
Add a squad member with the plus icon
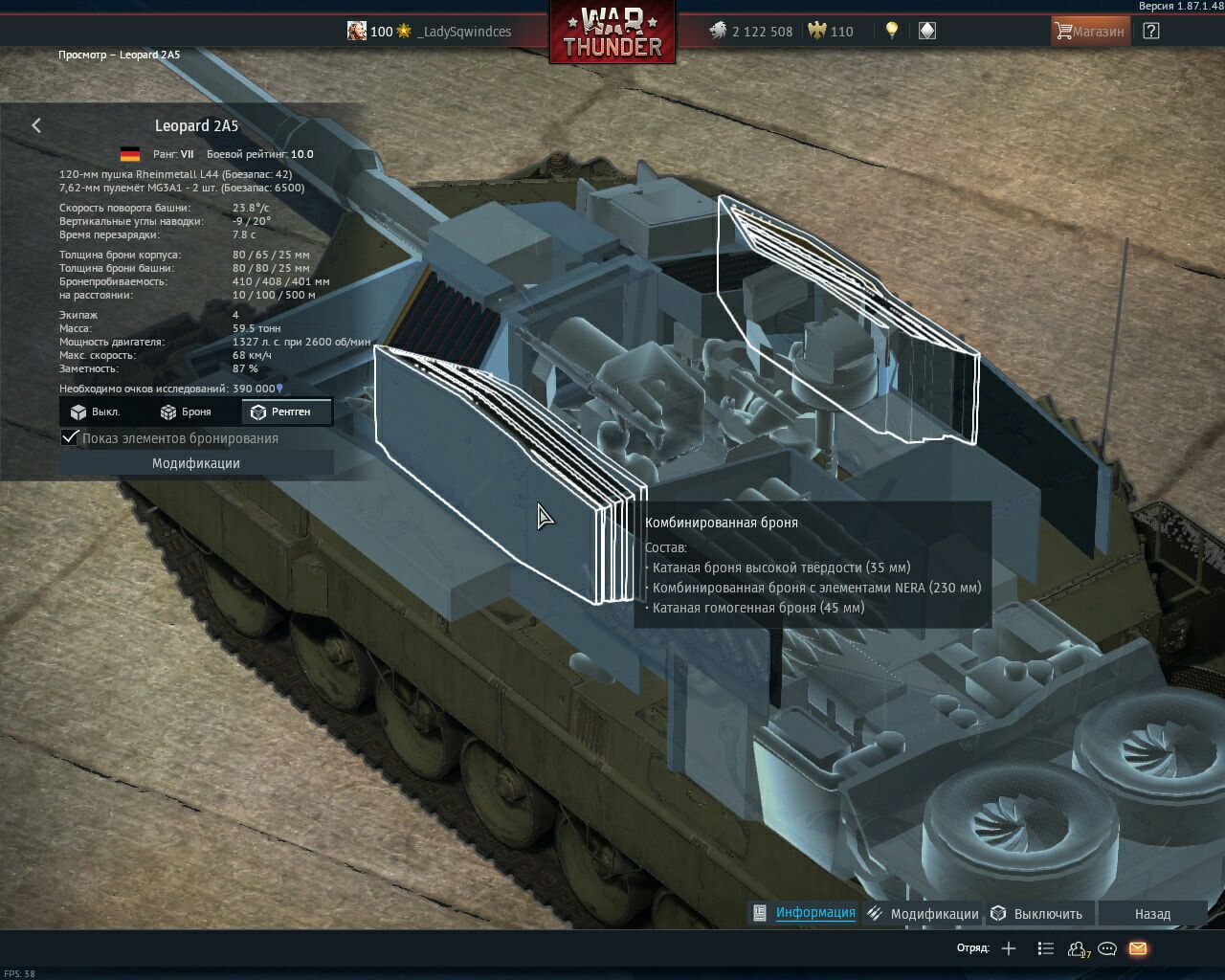(x=1009, y=948)
